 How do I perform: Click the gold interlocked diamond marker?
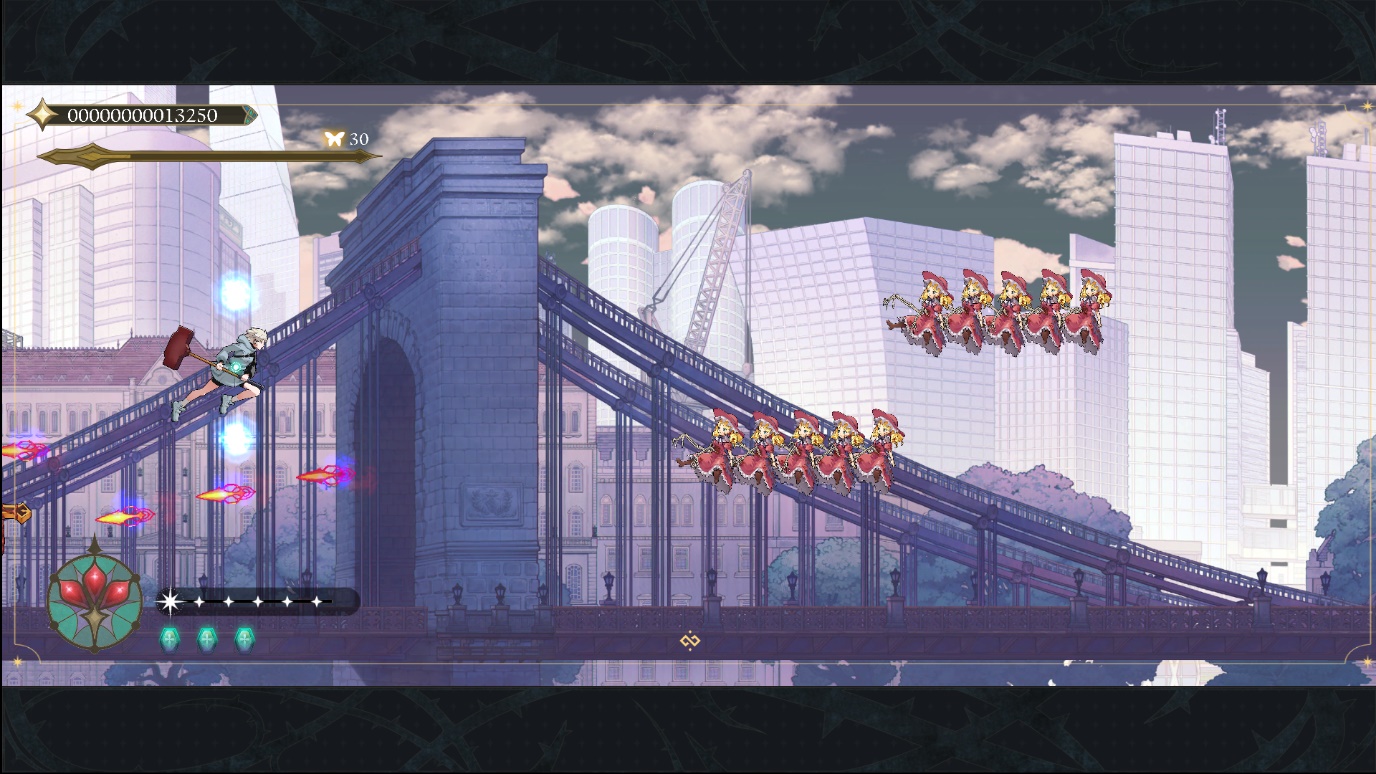[x=689, y=640]
